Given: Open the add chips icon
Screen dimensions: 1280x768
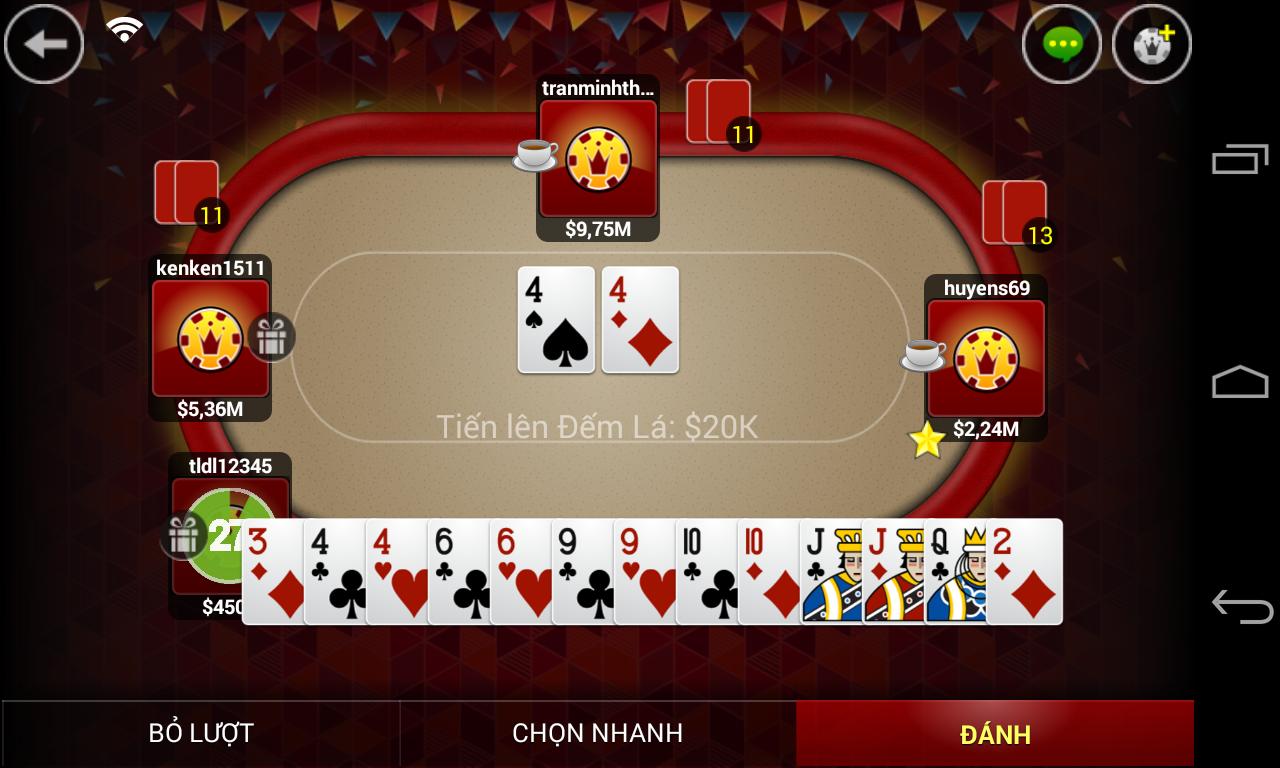Looking at the screenshot, I should pyautogui.click(x=1151, y=44).
